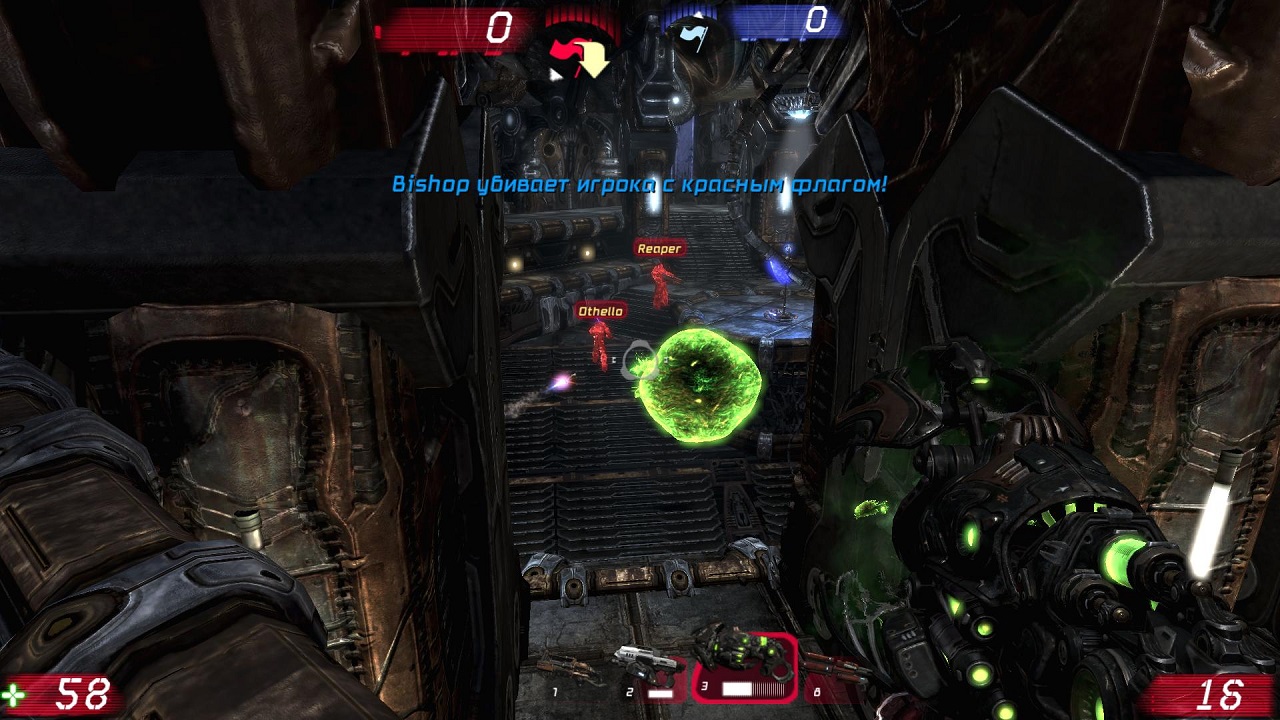
Task: Select the Impact Hammer in weapon slot 1
Action: 571,671
